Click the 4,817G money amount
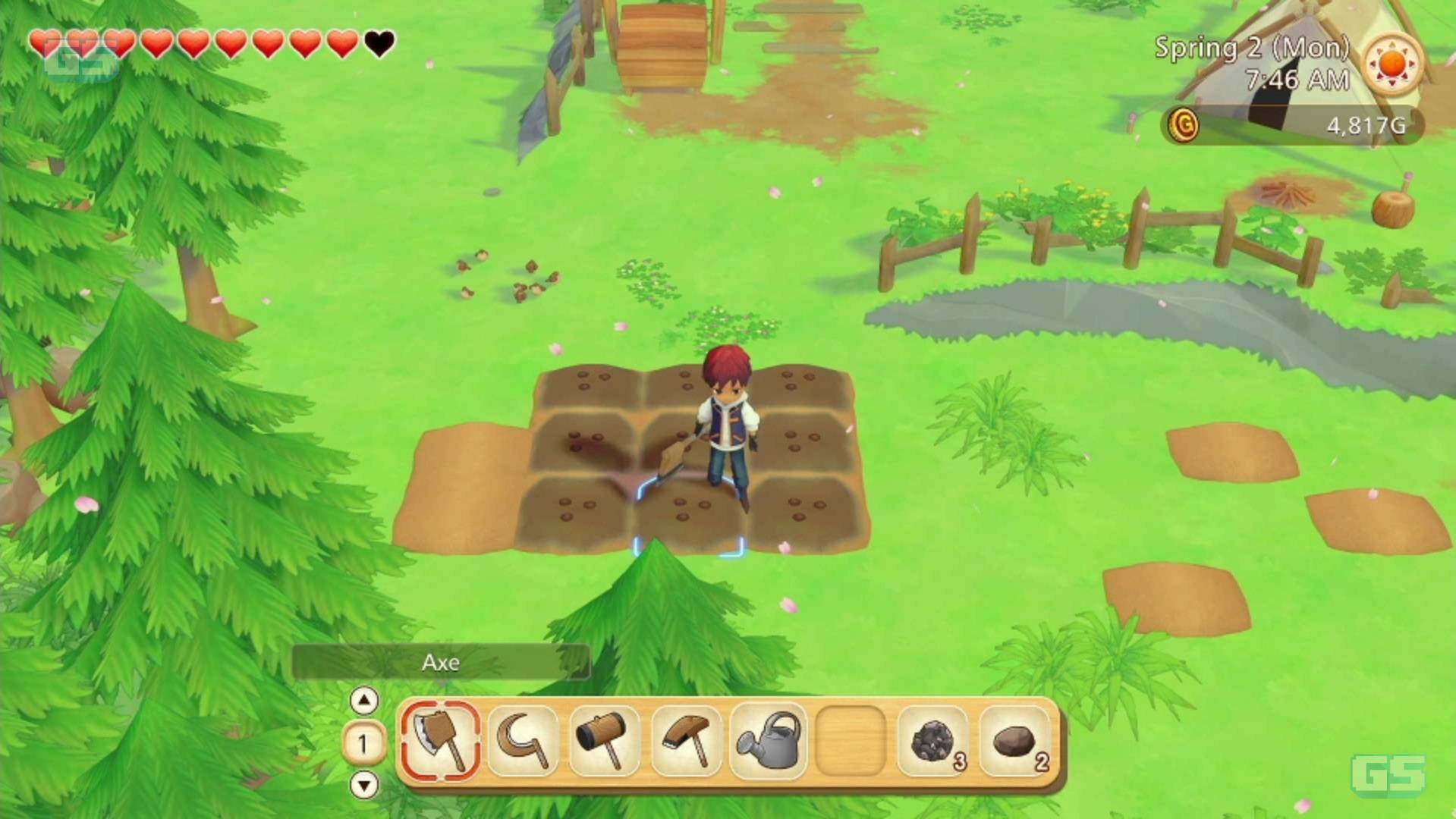Viewport: 1456px width, 819px height. click(x=1367, y=126)
